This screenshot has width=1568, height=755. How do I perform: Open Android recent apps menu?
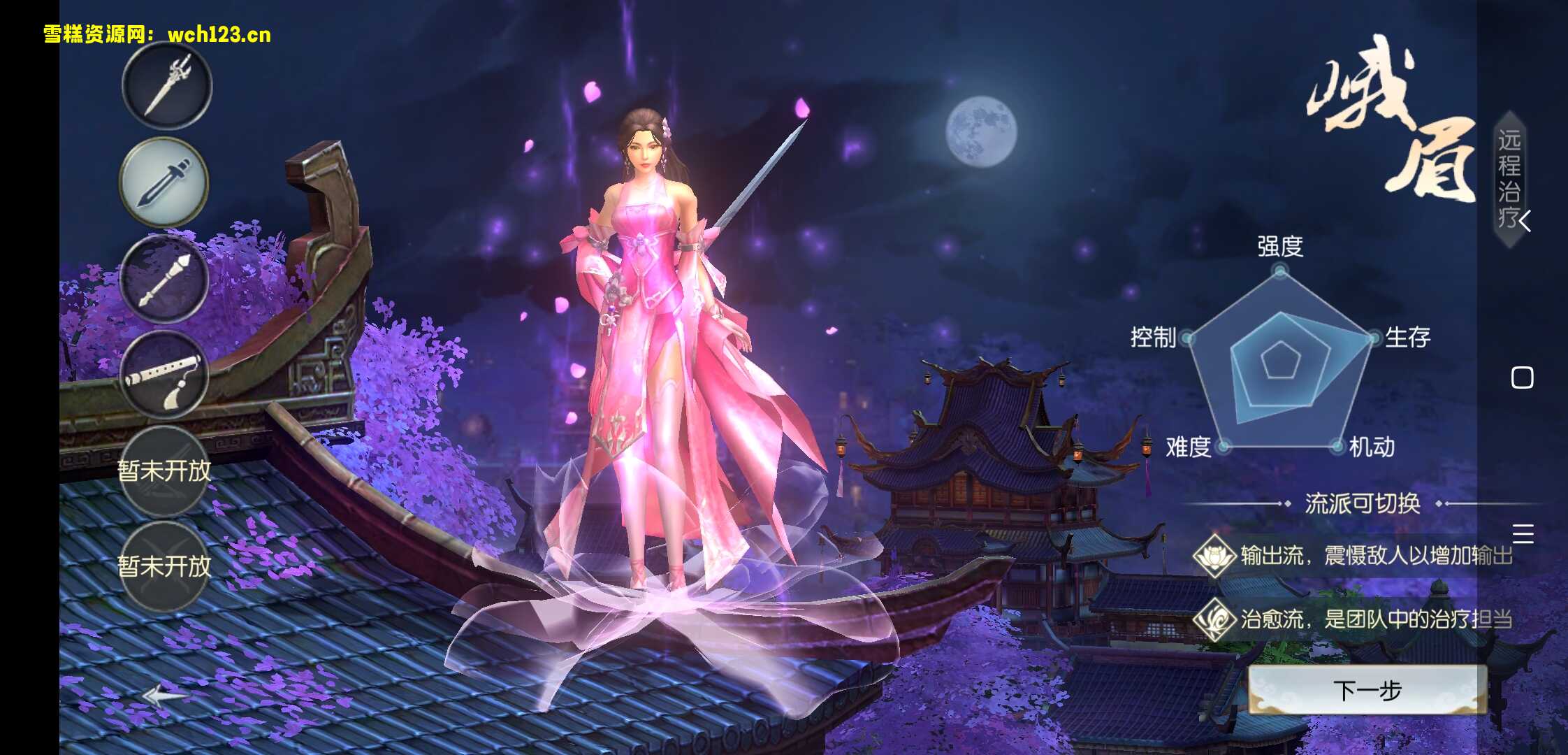coord(1523,533)
